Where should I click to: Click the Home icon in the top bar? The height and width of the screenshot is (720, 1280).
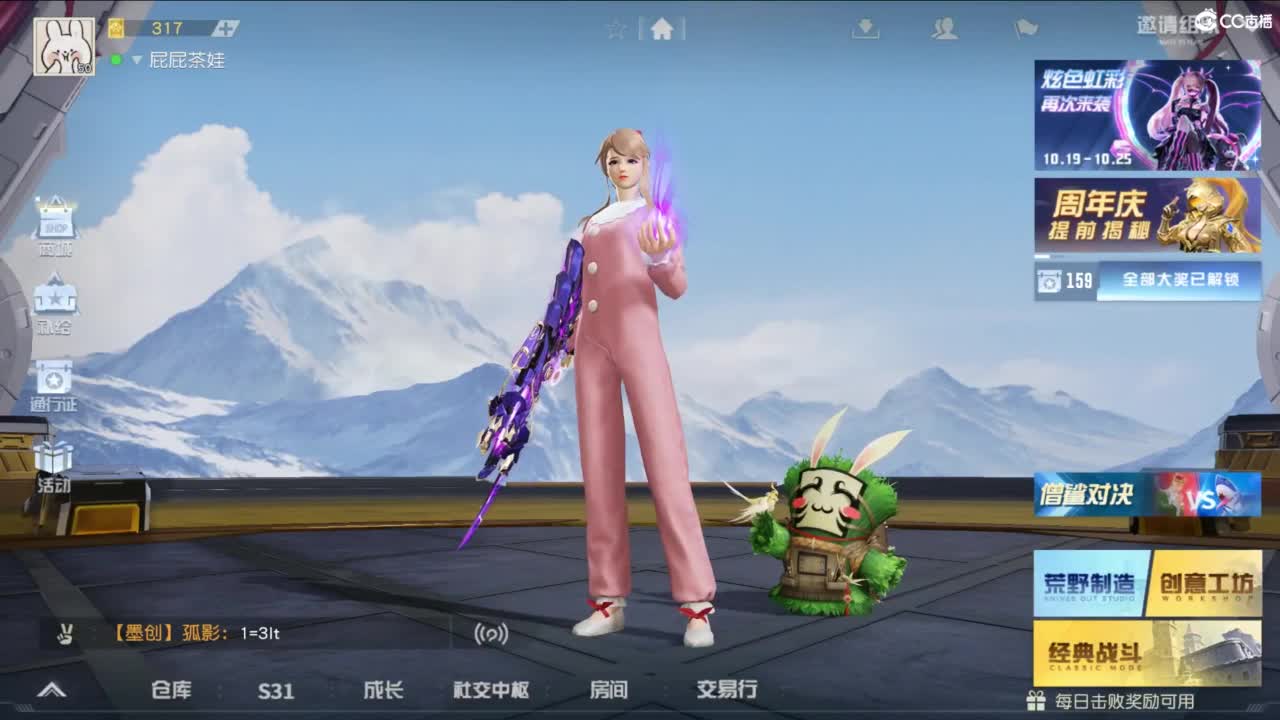click(x=660, y=30)
